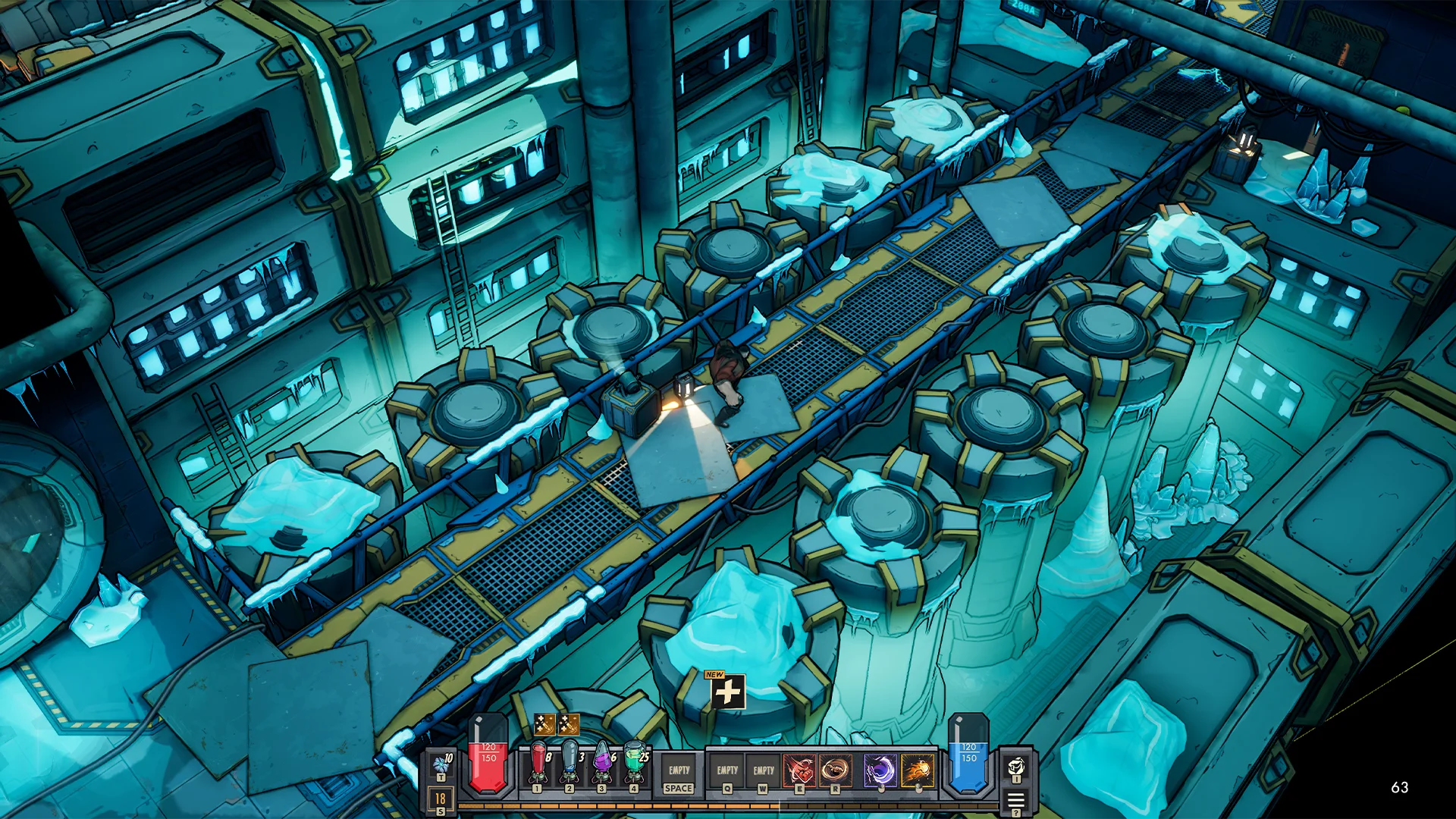Viewport: 1456px width, 819px height.
Task: Select the empty SPACE ability slot
Action: point(679,773)
